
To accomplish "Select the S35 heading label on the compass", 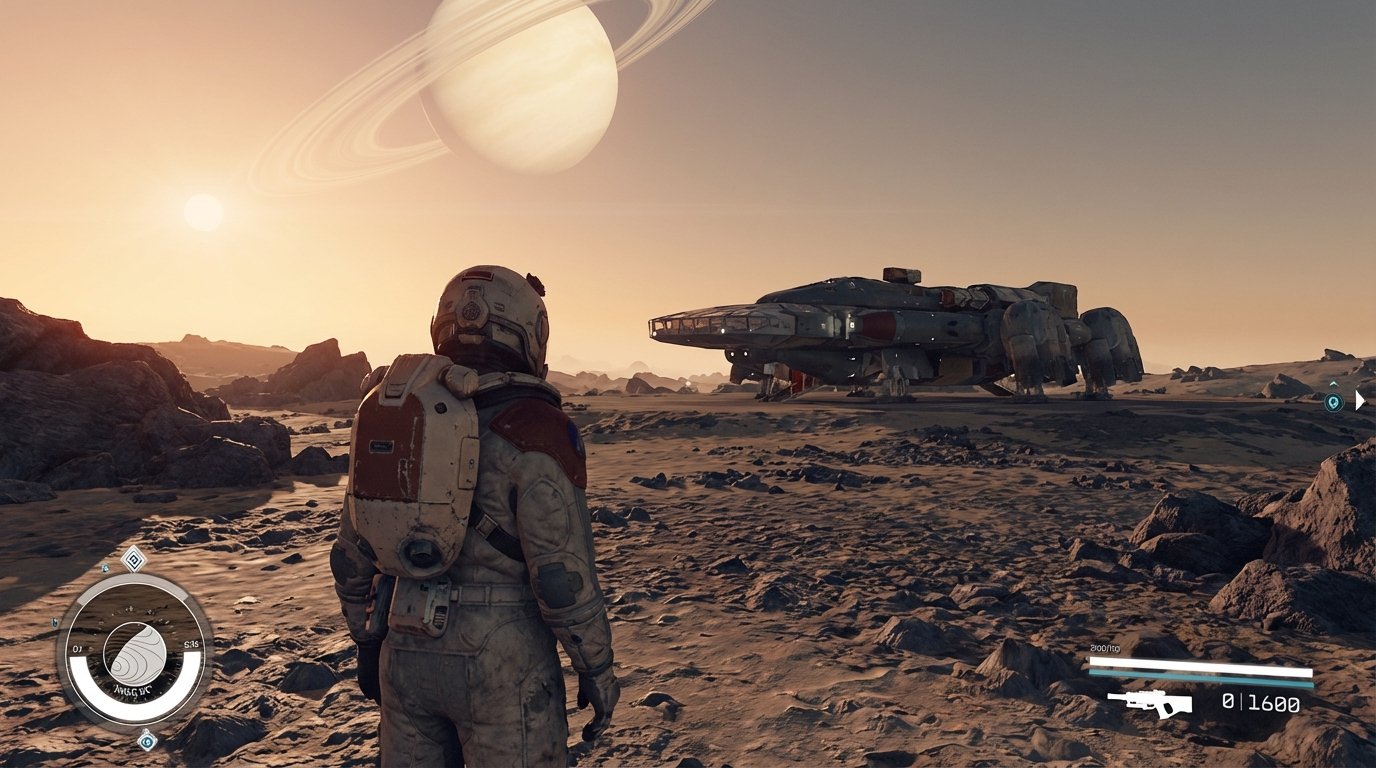I will pyautogui.click(x=190, y=644).
